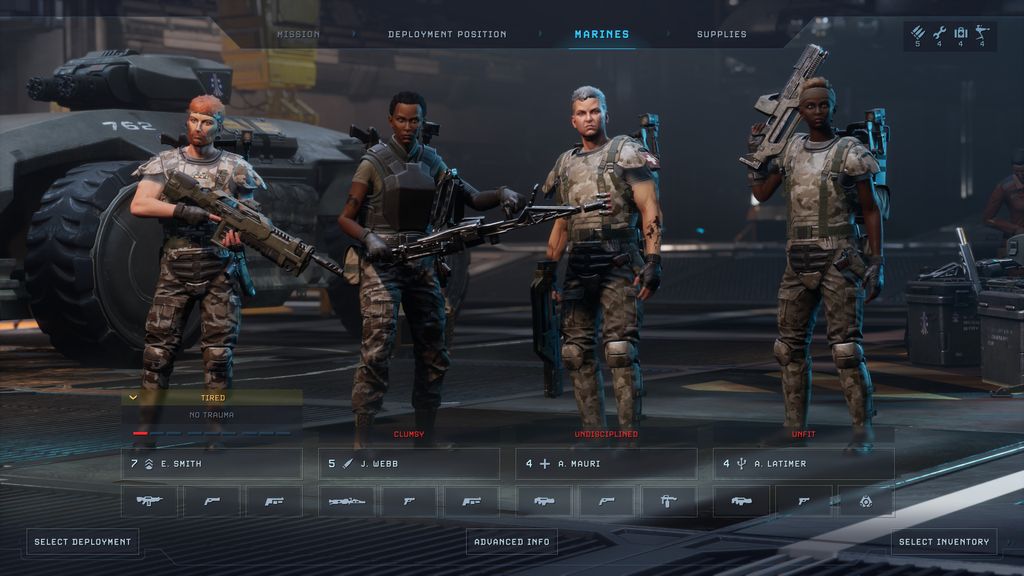The width and height of the screenshot is (1024, 576).
Task: Collapse the Tired status panel arrow
Action: coord(133,397)
